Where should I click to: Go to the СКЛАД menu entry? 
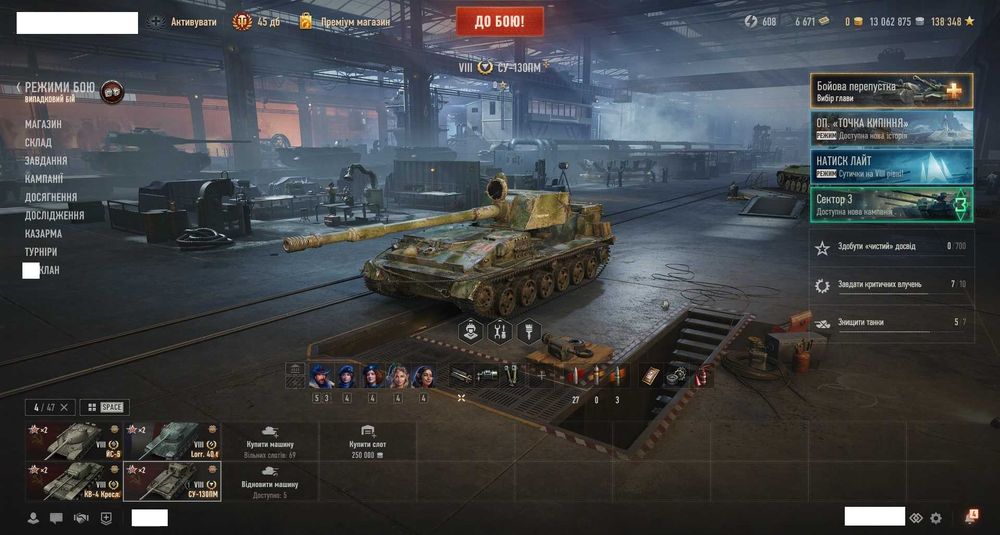pyautogui.click(x=38, y=142)
